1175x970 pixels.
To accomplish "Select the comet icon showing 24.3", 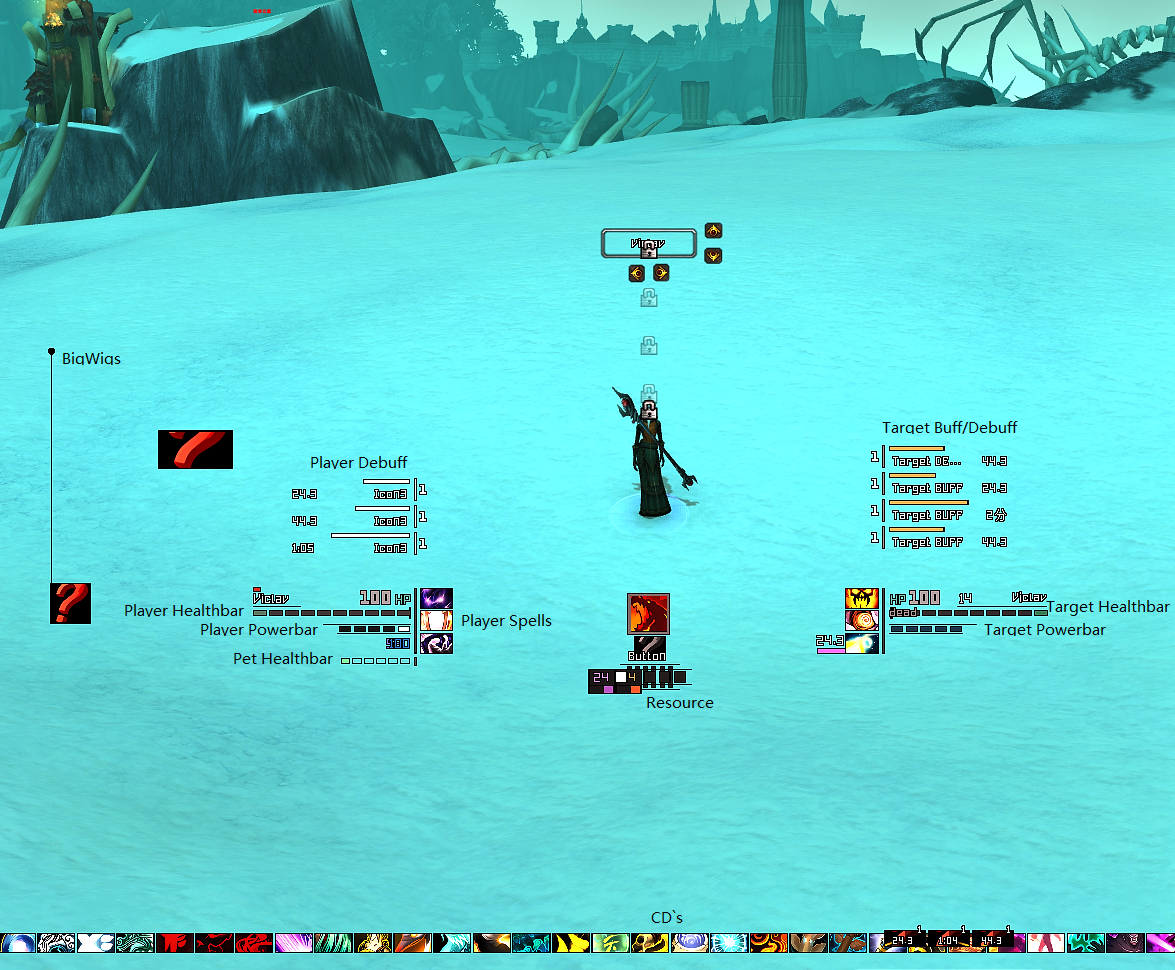I will point(862,643).
